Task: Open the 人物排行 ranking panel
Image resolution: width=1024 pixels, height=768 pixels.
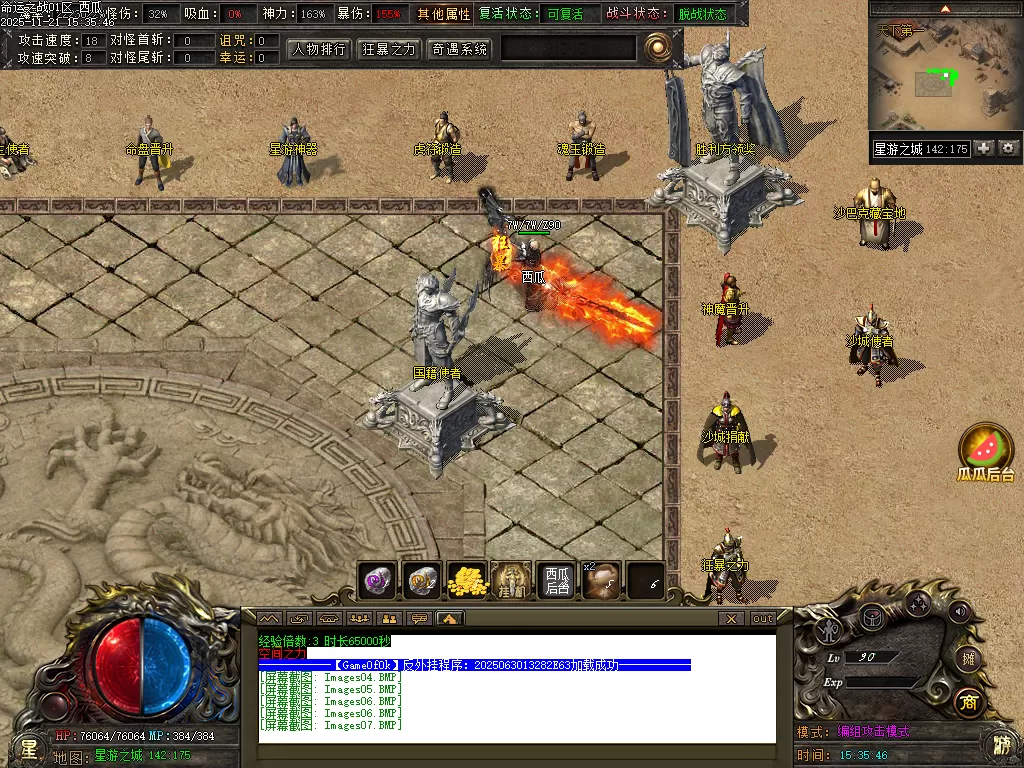Action: point(320,49)
